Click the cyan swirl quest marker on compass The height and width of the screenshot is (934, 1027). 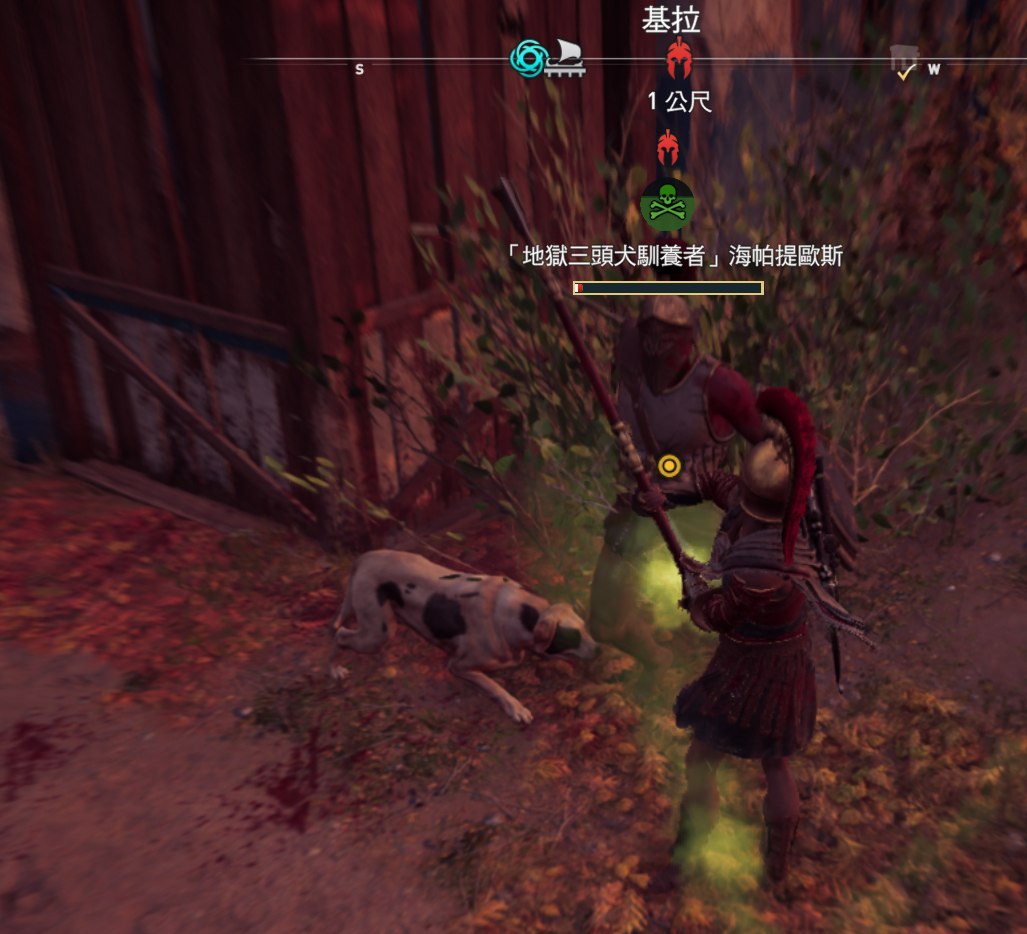coord(527,59)
